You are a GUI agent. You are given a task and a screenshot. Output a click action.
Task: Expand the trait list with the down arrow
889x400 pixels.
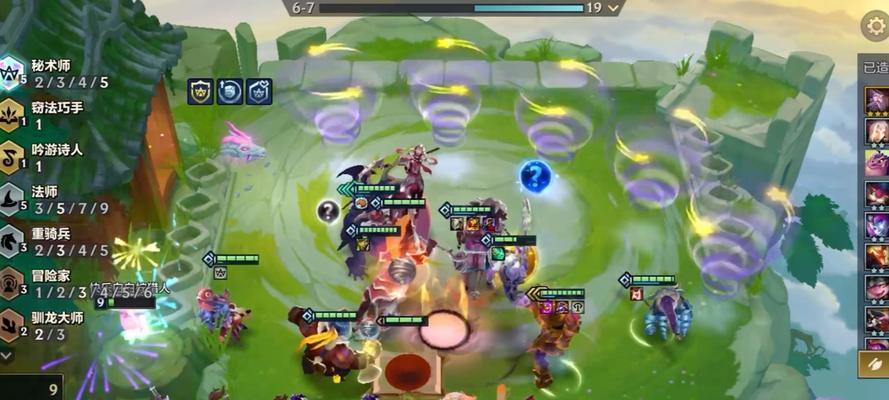[8, 355]
